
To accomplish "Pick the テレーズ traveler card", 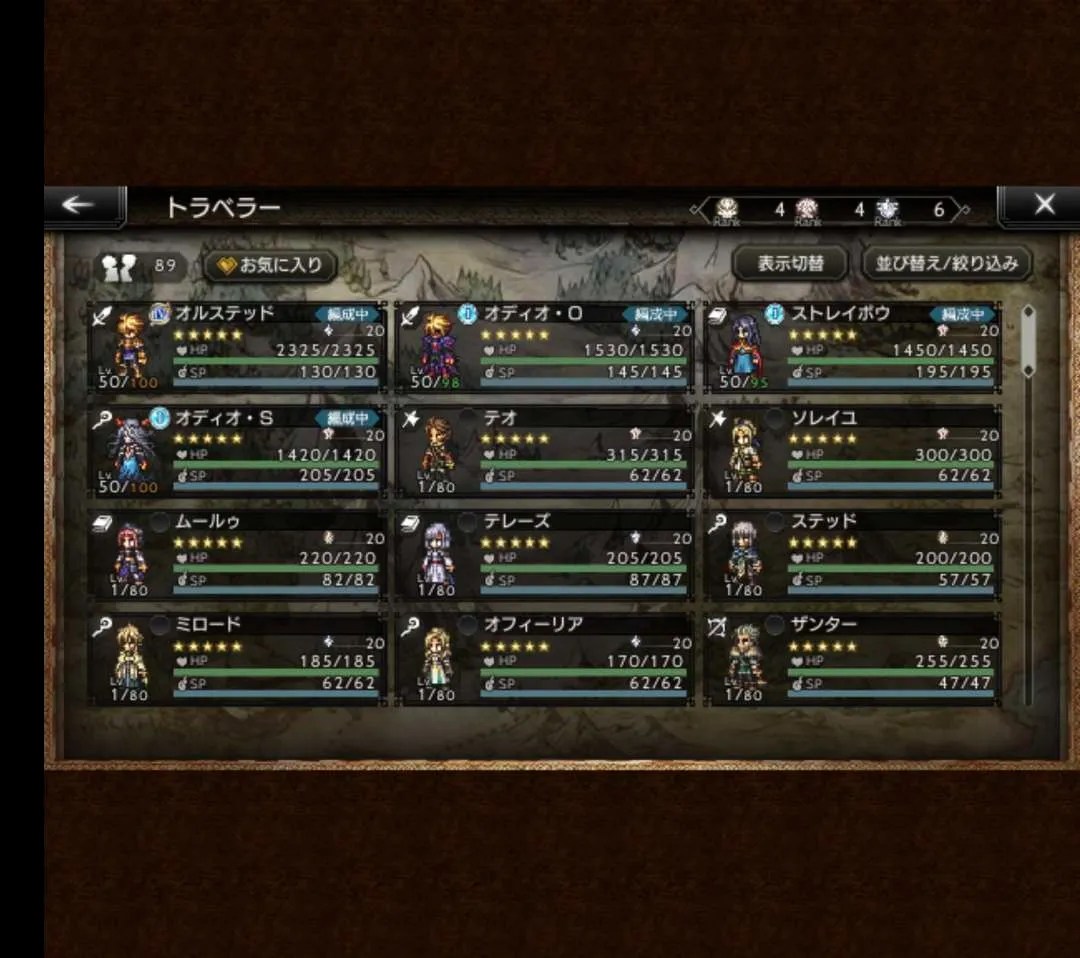I will tap(545, 555).
